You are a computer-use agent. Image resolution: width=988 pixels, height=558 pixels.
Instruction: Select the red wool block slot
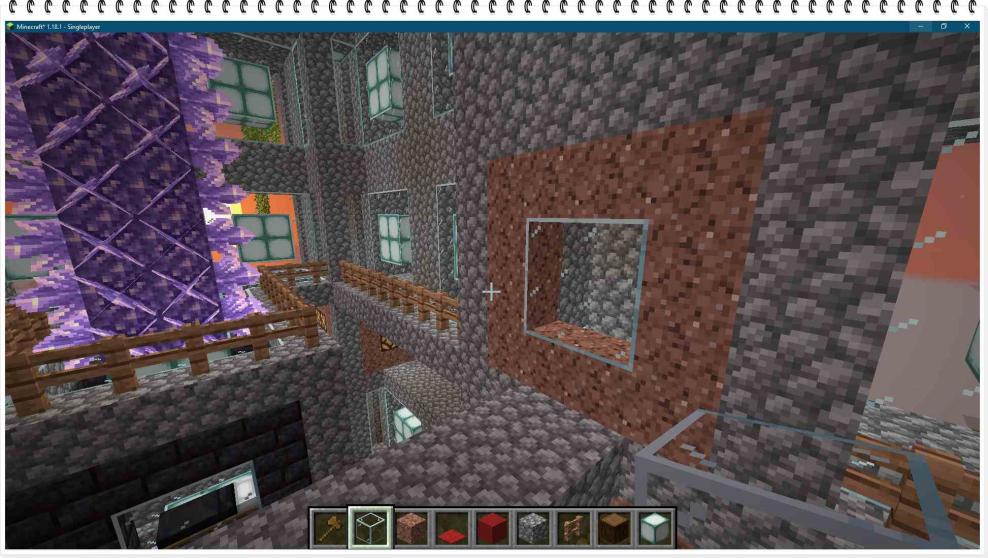[491, 527]
